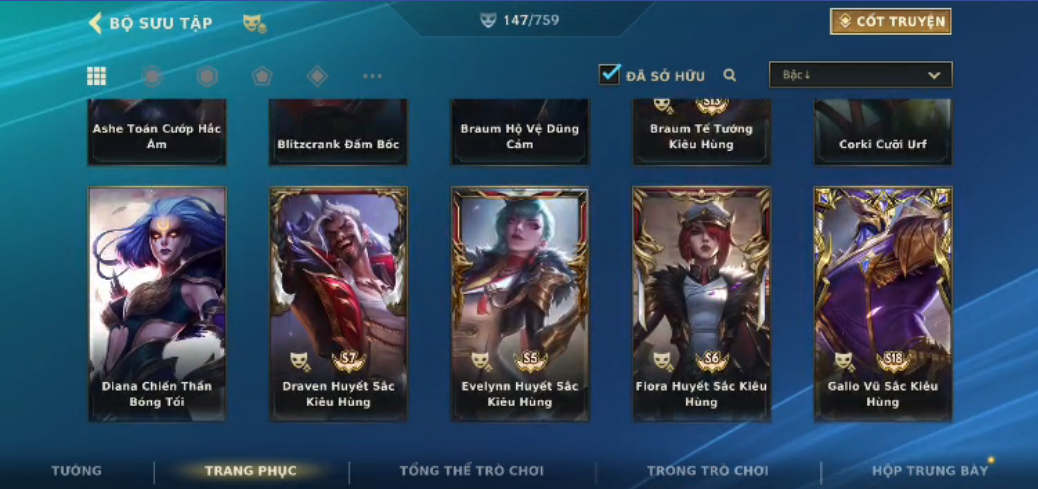Toggle the Đã Sở Hữu checkbox
Screen dimensions: 1038x489
(x=609, y=74)
